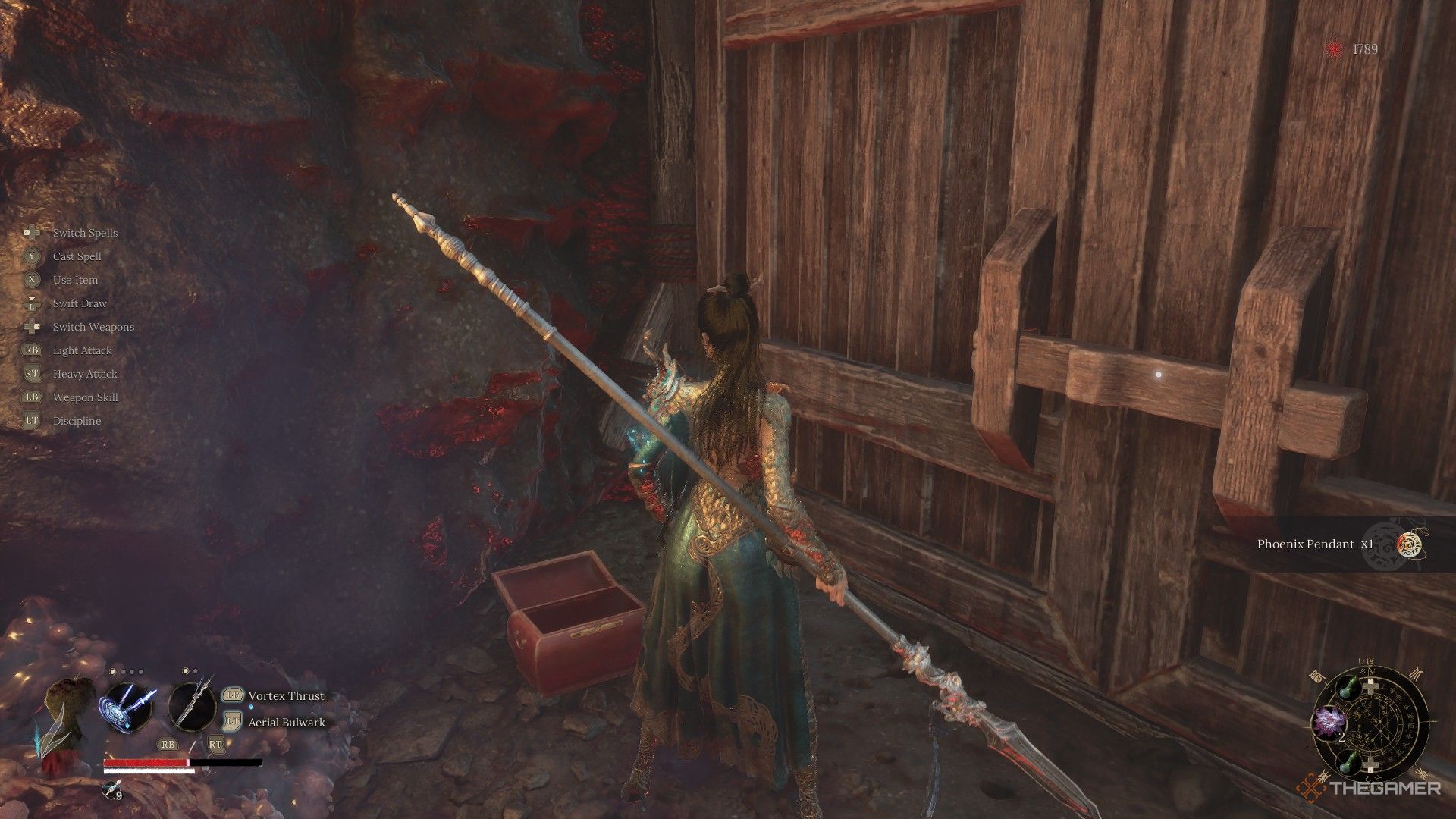This screenshot has height=819, width=1456.
Task: Click the equipped spear weapon icon
Action: click(x=191, y=708)
